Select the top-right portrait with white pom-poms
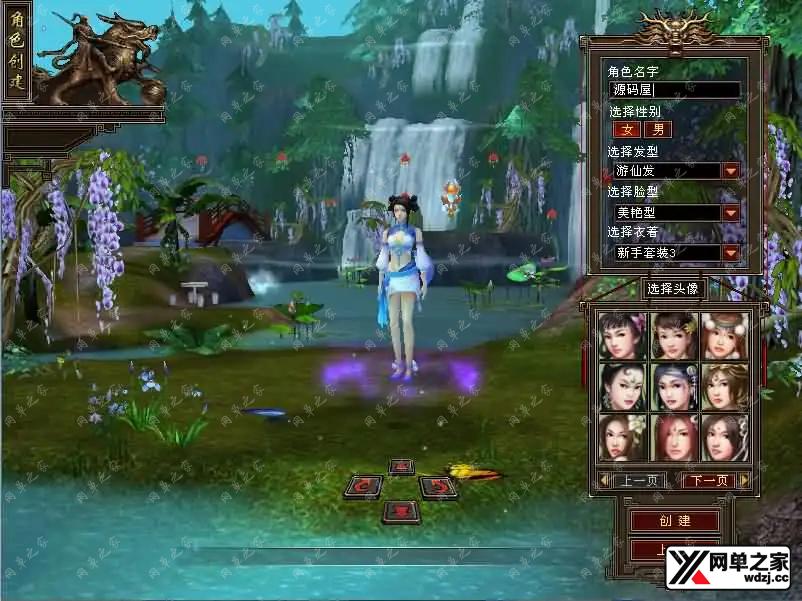802x601 pixels. [725, 336]
